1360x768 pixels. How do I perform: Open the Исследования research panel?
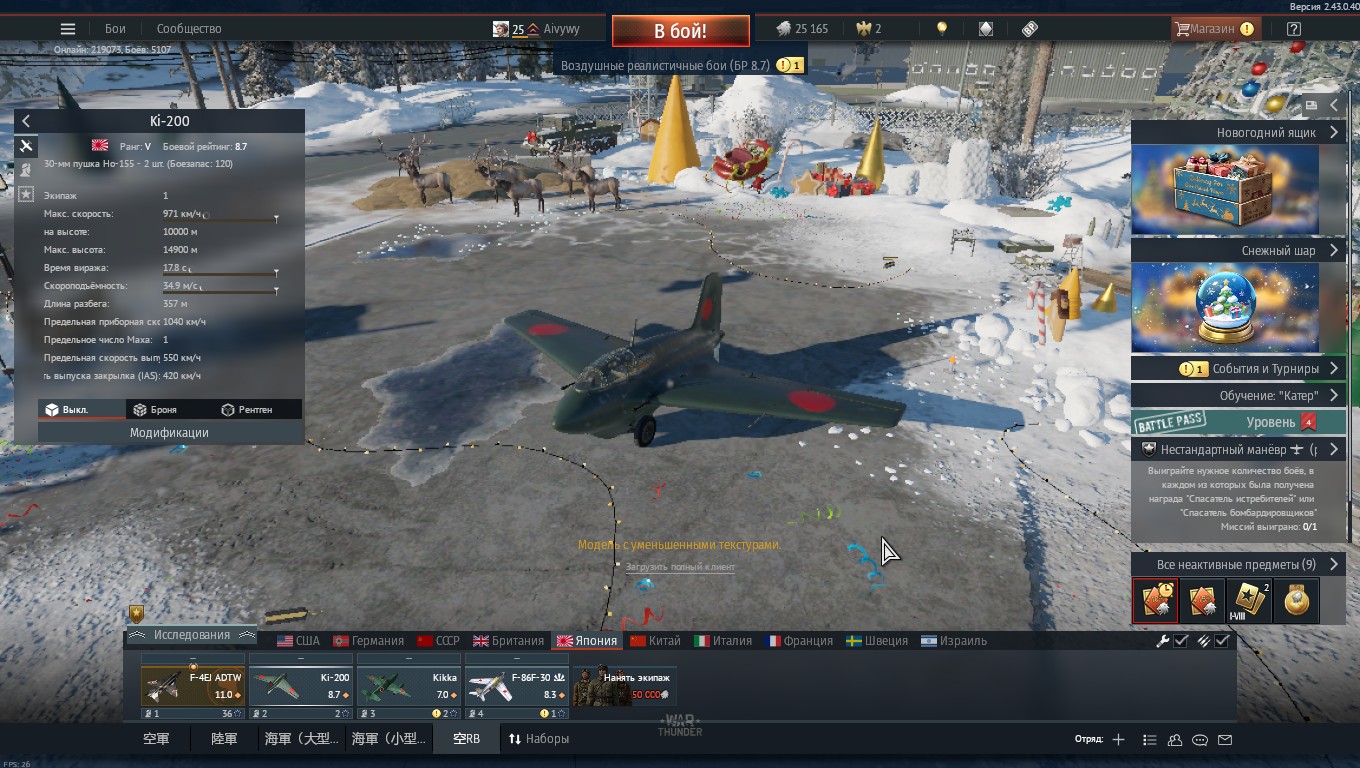[x=192, y=635]
